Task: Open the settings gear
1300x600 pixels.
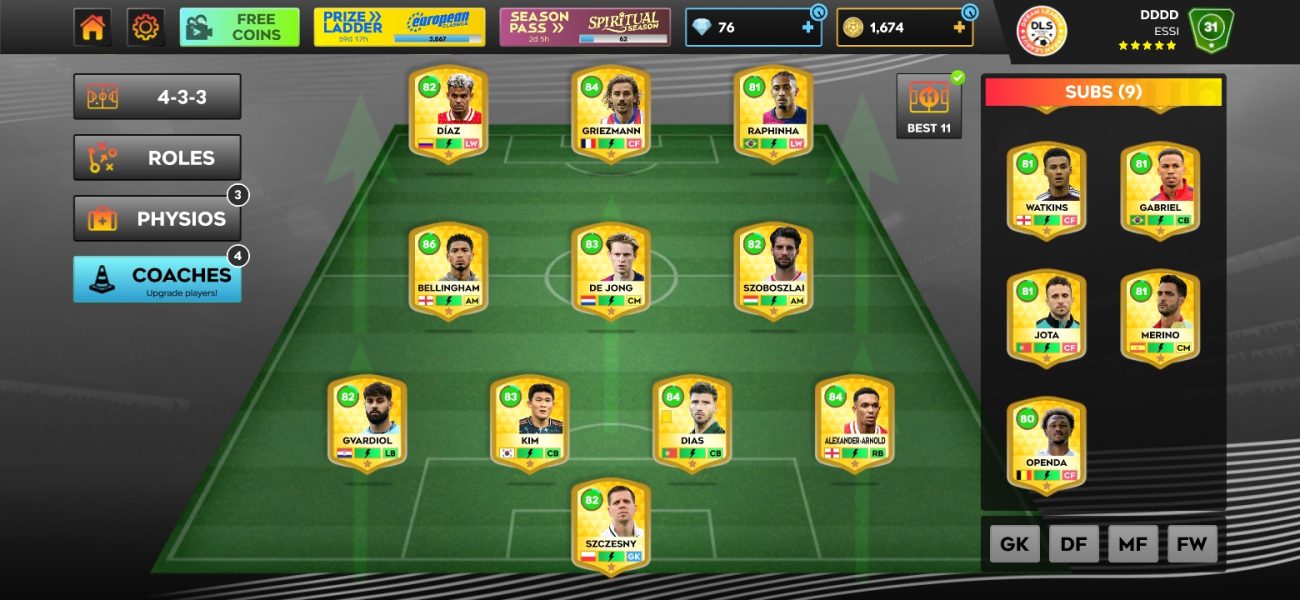Action: pos(146,27)
